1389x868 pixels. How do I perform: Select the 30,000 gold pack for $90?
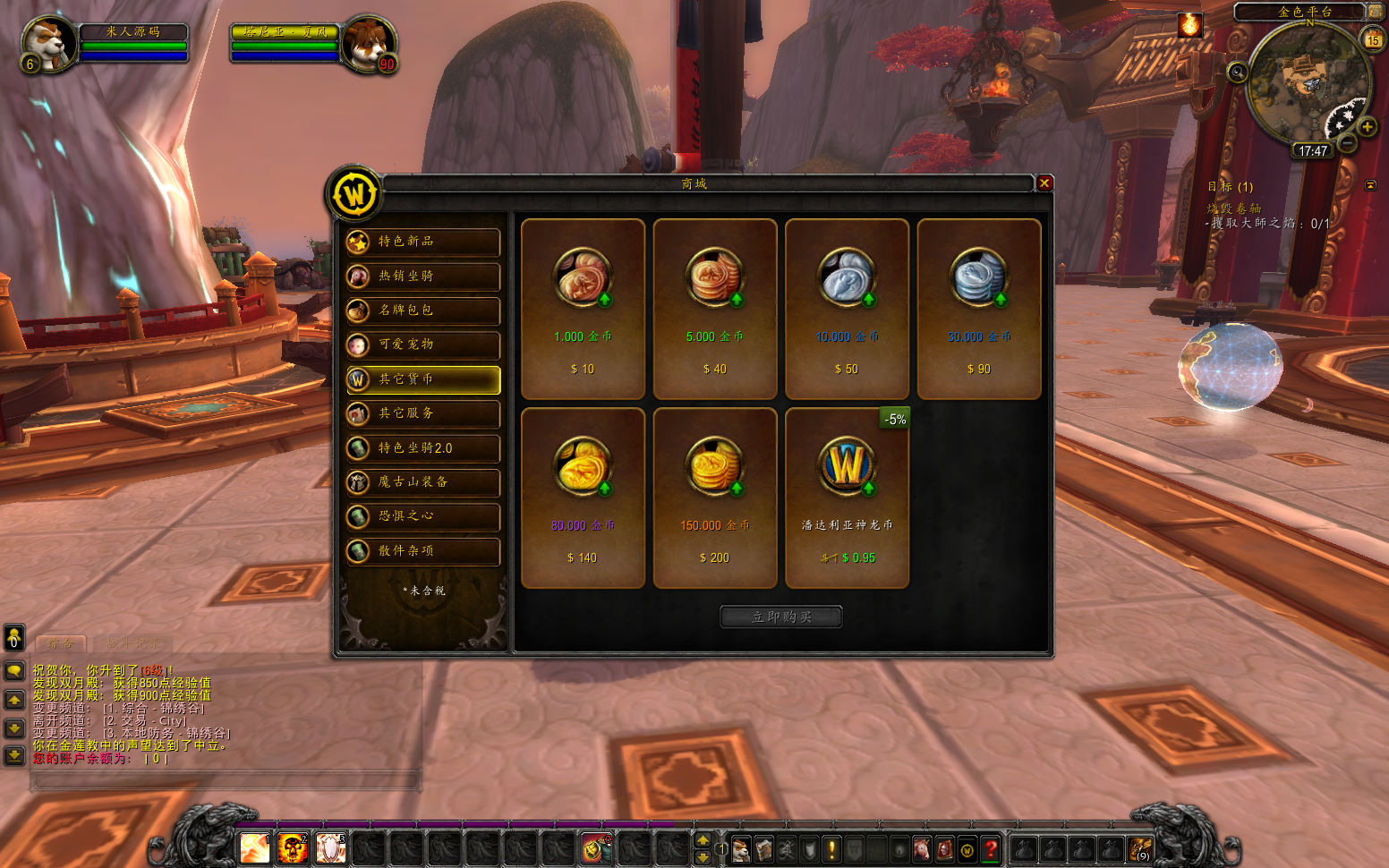click(x=979, y=309)
